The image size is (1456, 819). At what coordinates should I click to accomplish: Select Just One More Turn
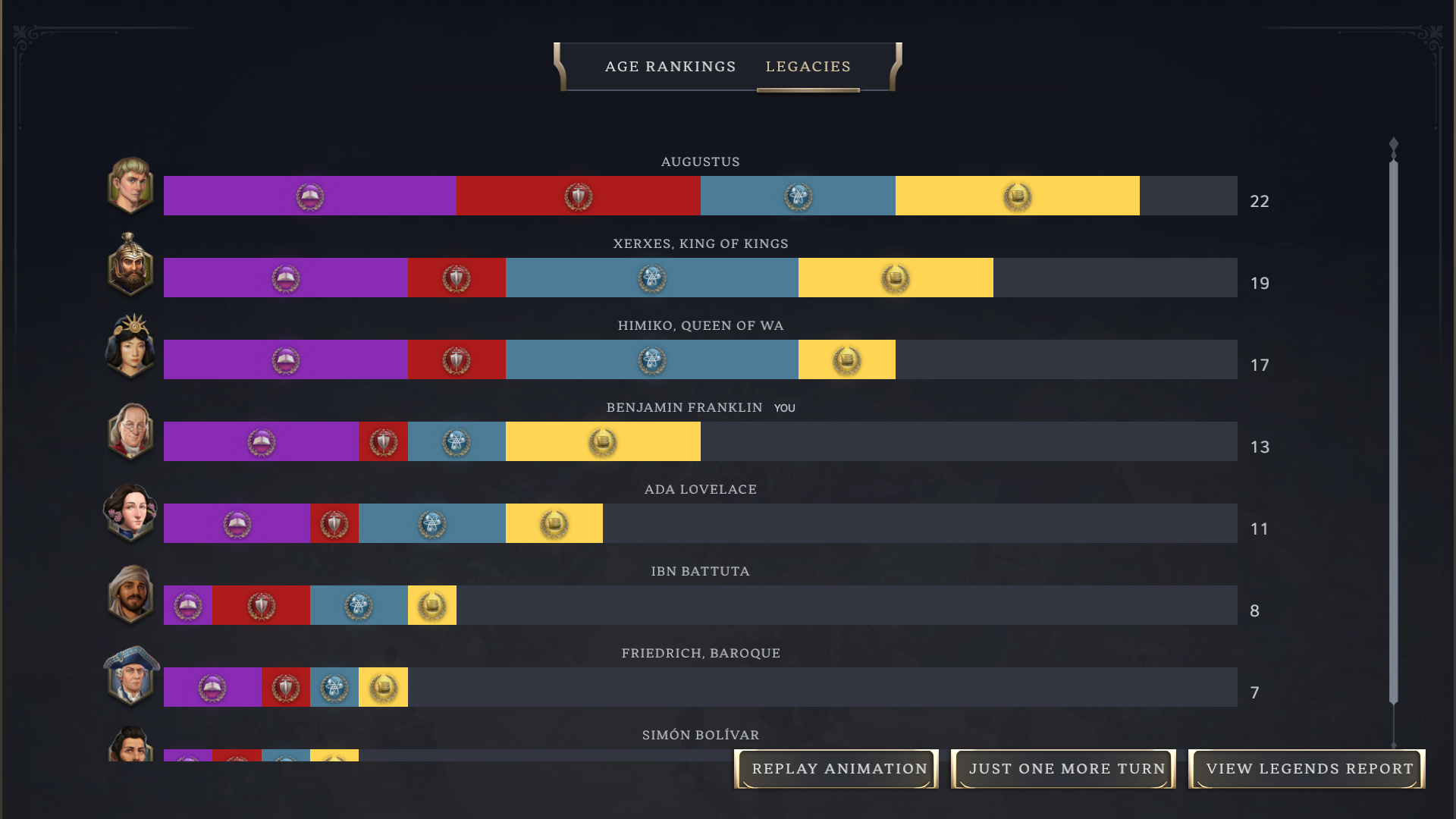pos(1063,768)
